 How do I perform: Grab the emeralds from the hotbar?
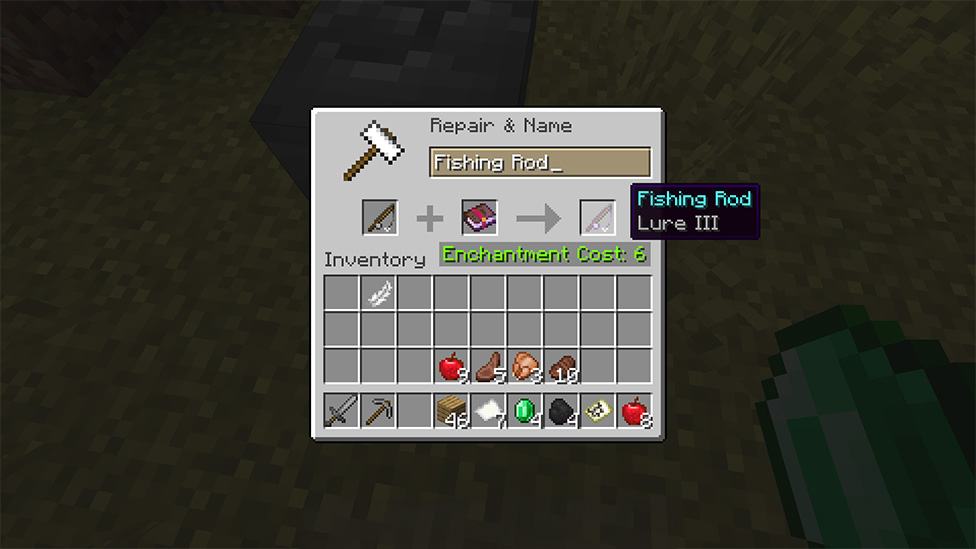[x=525, y=411]
